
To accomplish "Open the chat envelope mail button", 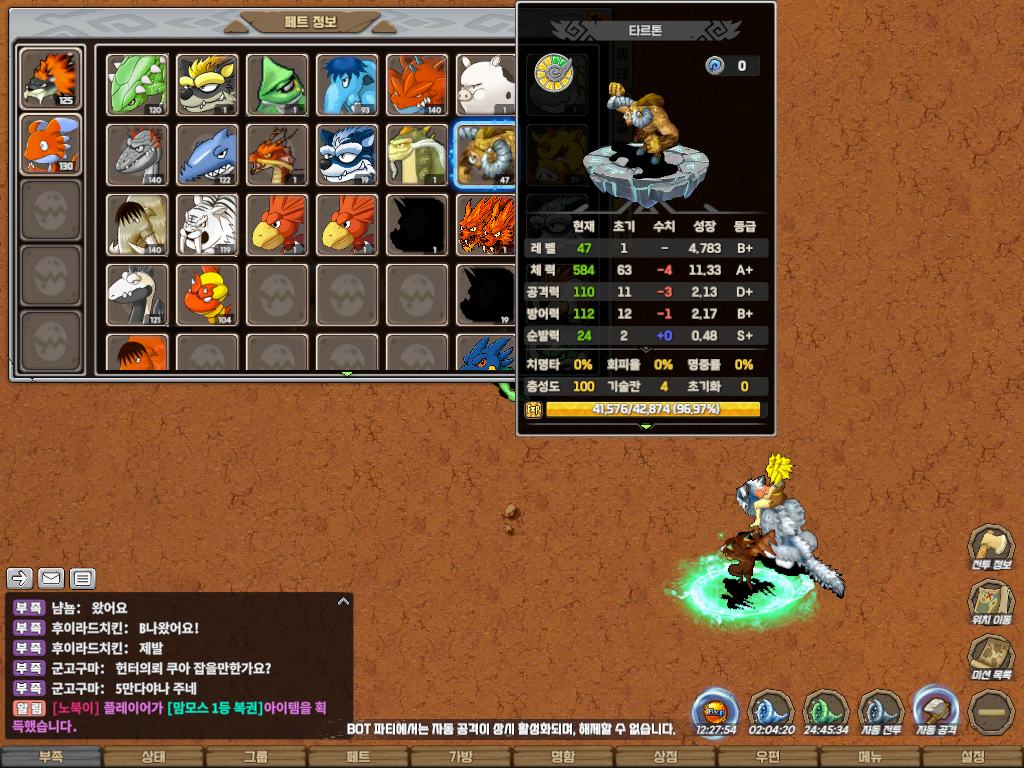I will point(51,578).
